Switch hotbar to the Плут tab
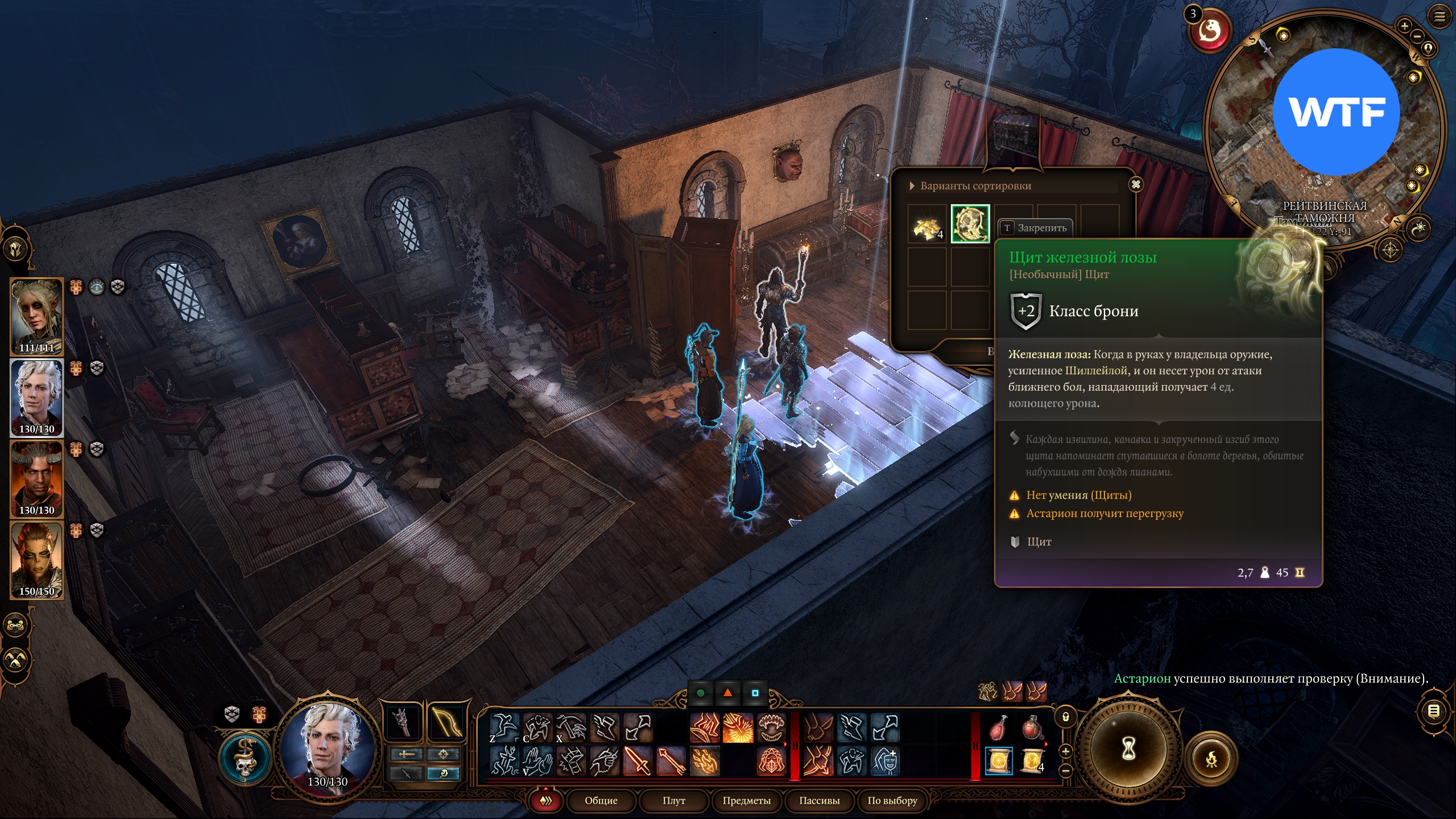 click(673, 800)
